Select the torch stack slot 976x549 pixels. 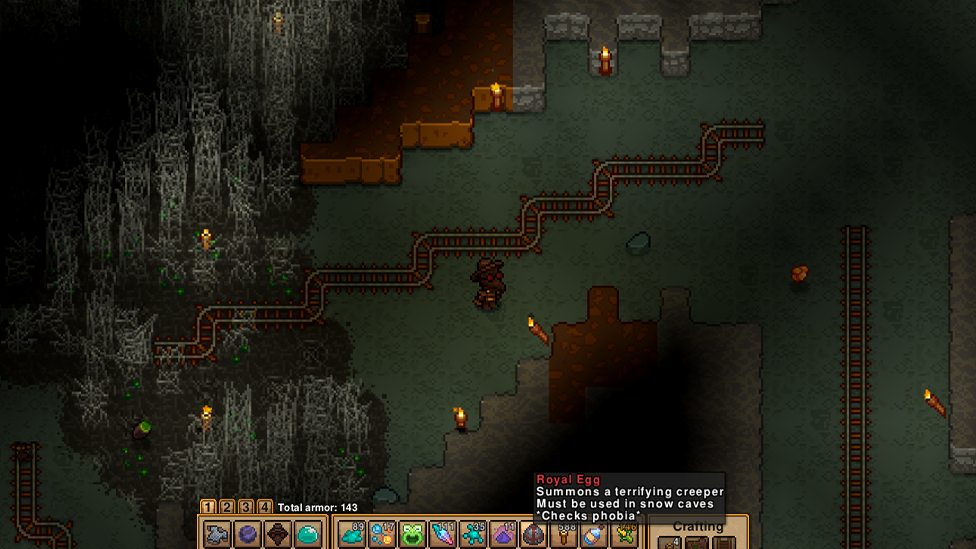(x=564, y=535)
